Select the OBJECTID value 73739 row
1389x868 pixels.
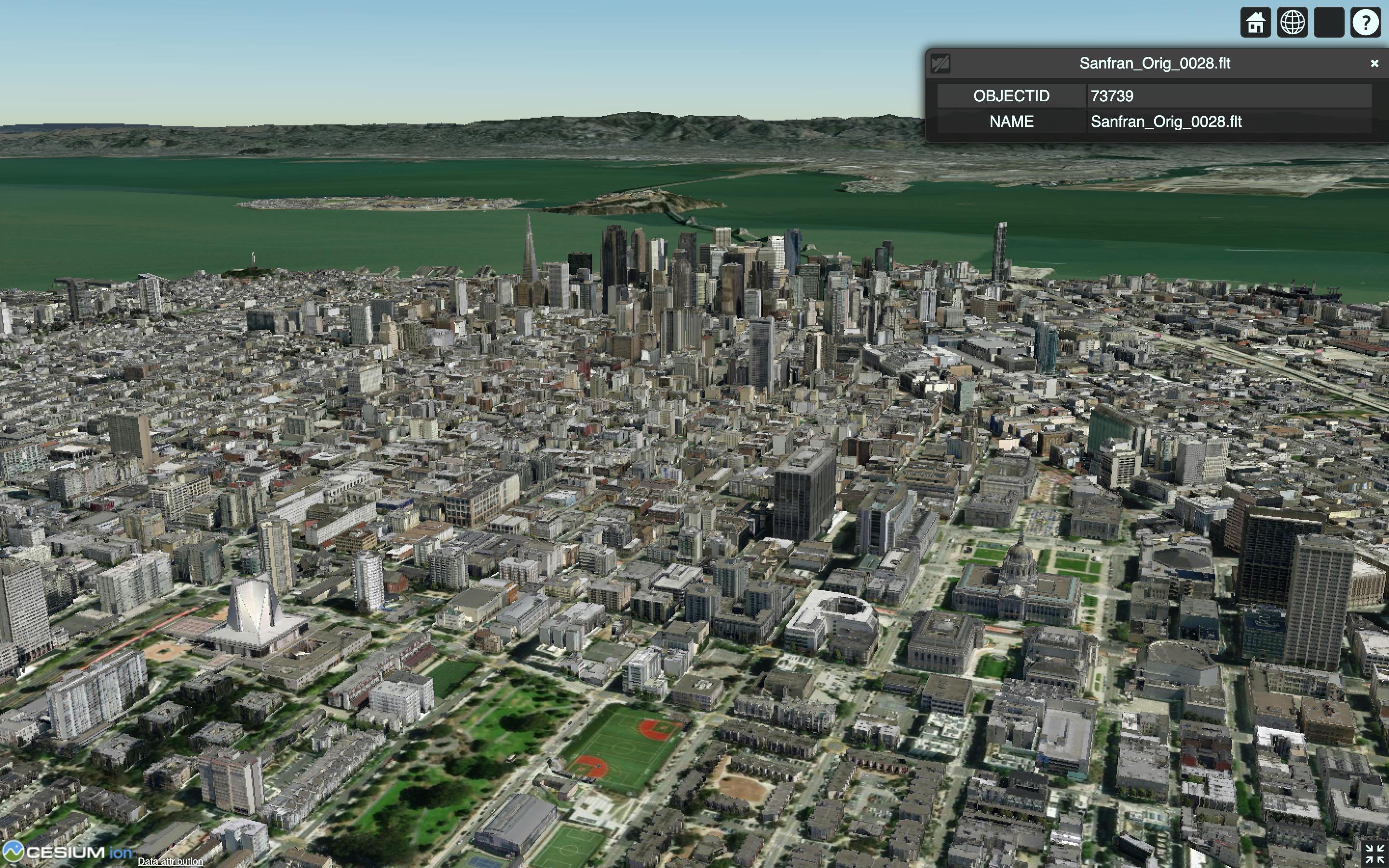(1112, 96)
